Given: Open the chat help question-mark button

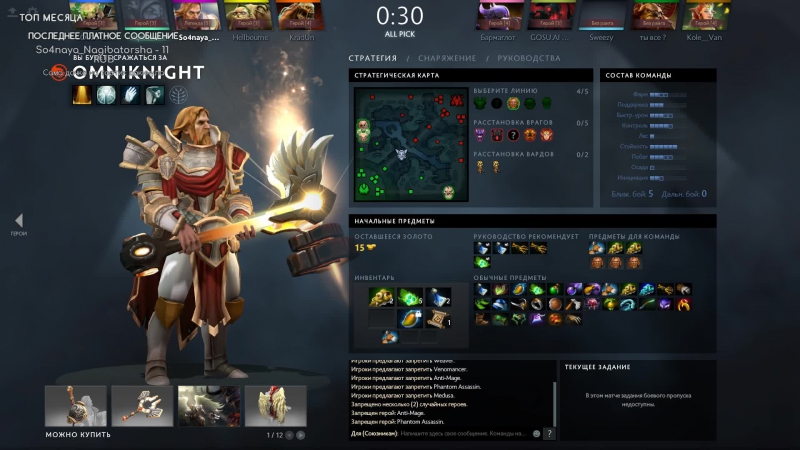Looking at the screenshot, I should (x=549, y=434).
